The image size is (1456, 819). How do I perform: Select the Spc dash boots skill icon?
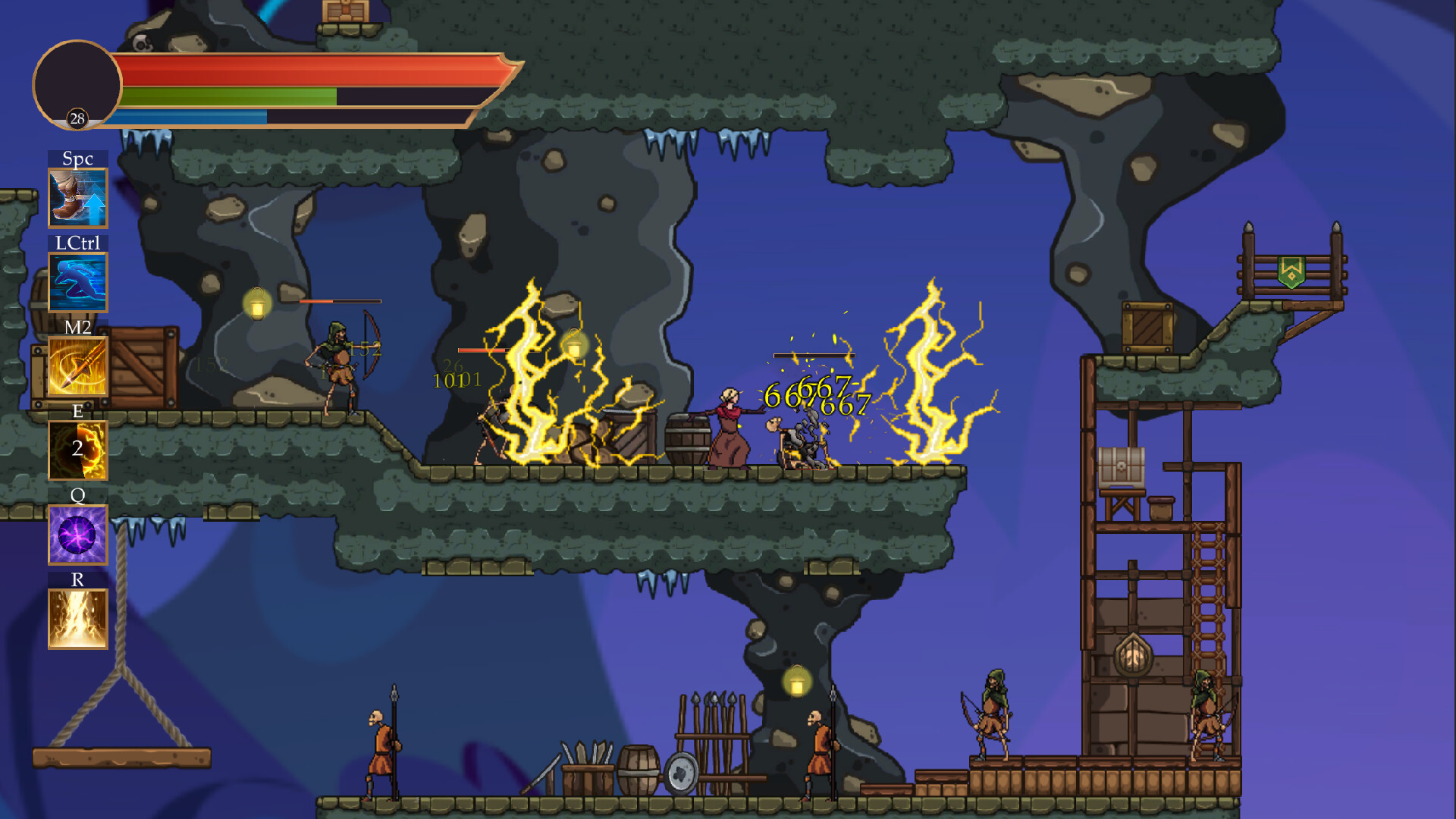pos(77,198)
